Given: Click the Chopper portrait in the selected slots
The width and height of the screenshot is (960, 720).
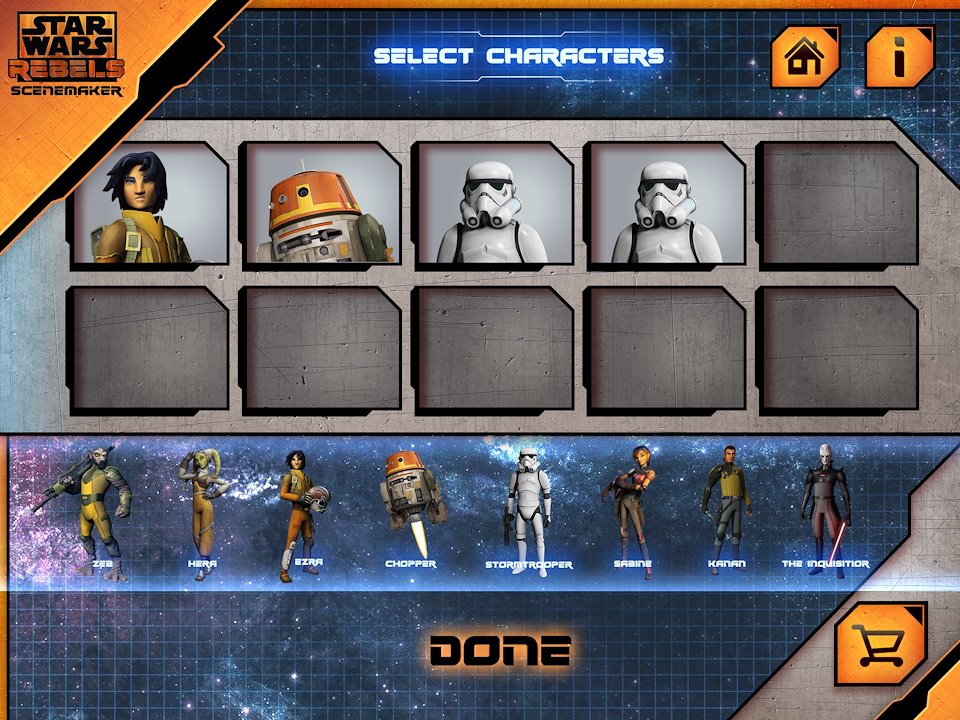Looking at the screenshot, I should tap(322, 204).
